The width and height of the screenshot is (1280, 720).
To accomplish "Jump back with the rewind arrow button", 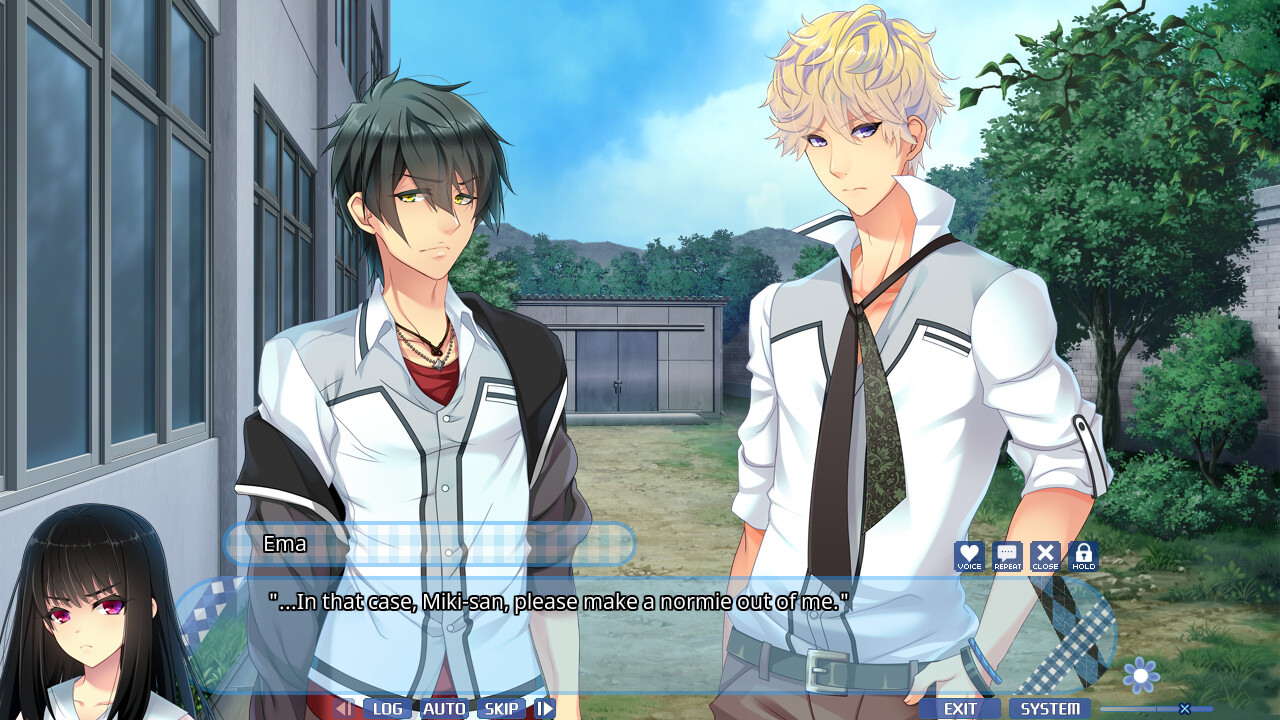I will click(x=344, y=709).
